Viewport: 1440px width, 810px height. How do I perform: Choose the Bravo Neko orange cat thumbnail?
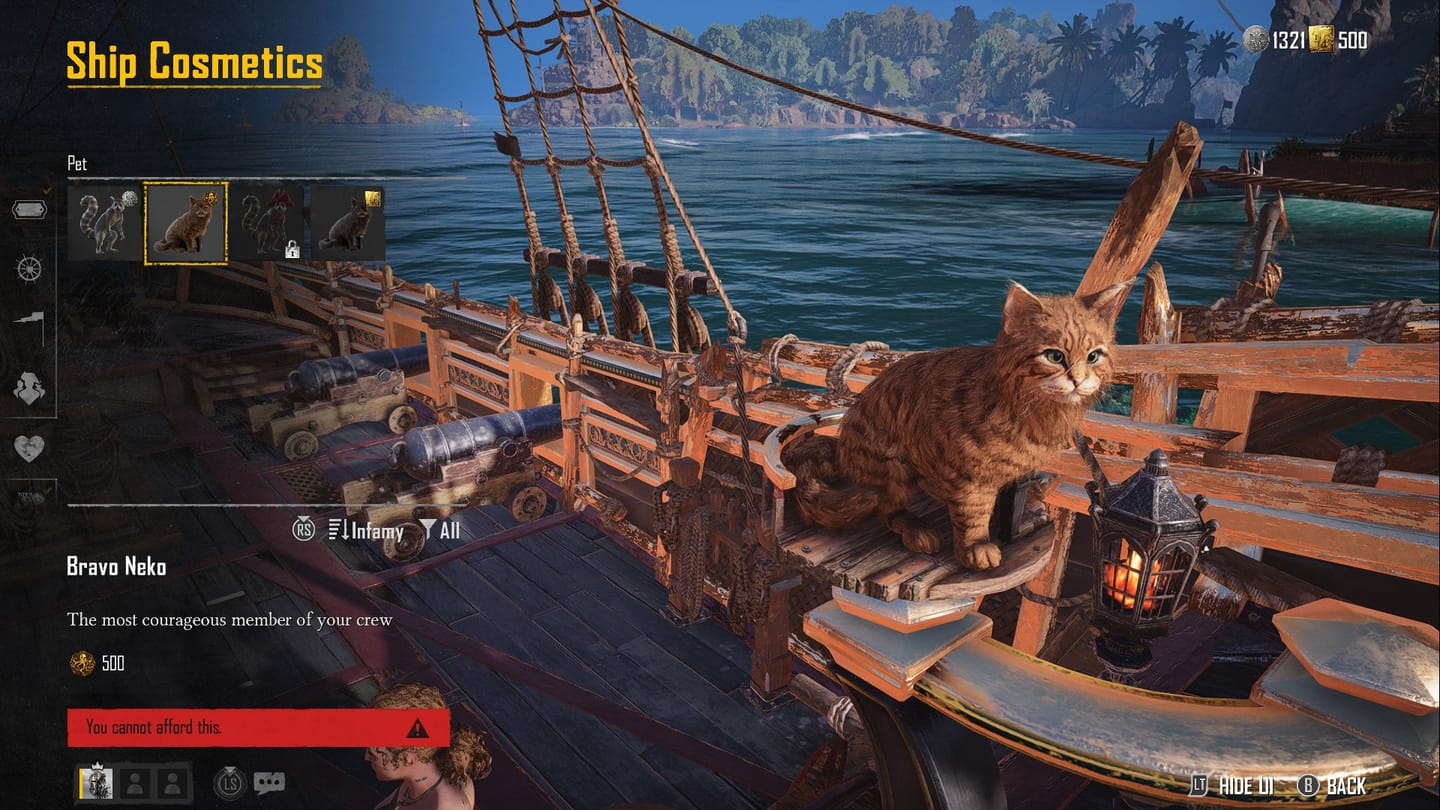click(x=186, y=222)
